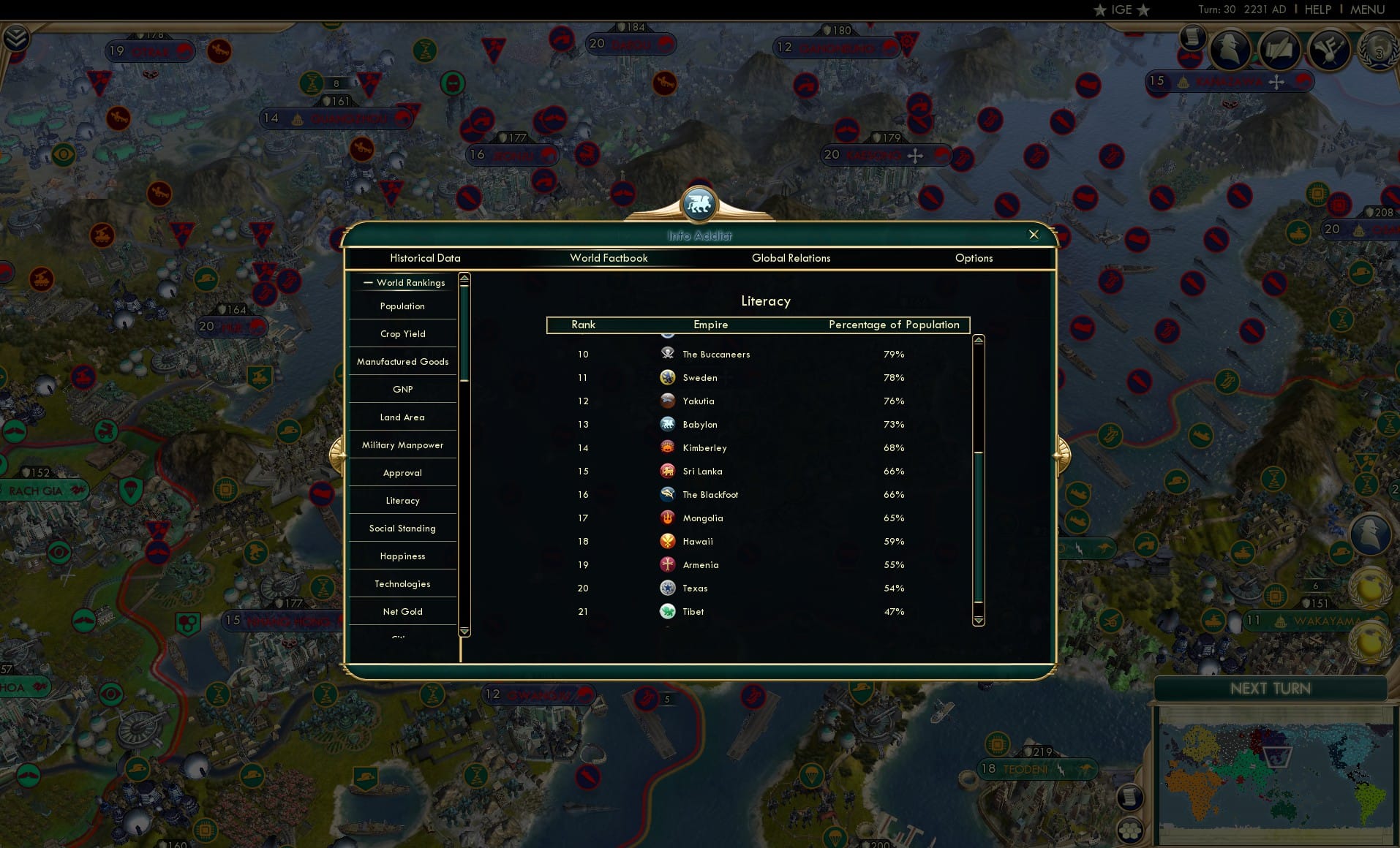Click Sweden's empire crest in the Literacy table
Screen dimensions: 1400x848
pyautogui.click(x=667, y=377)
